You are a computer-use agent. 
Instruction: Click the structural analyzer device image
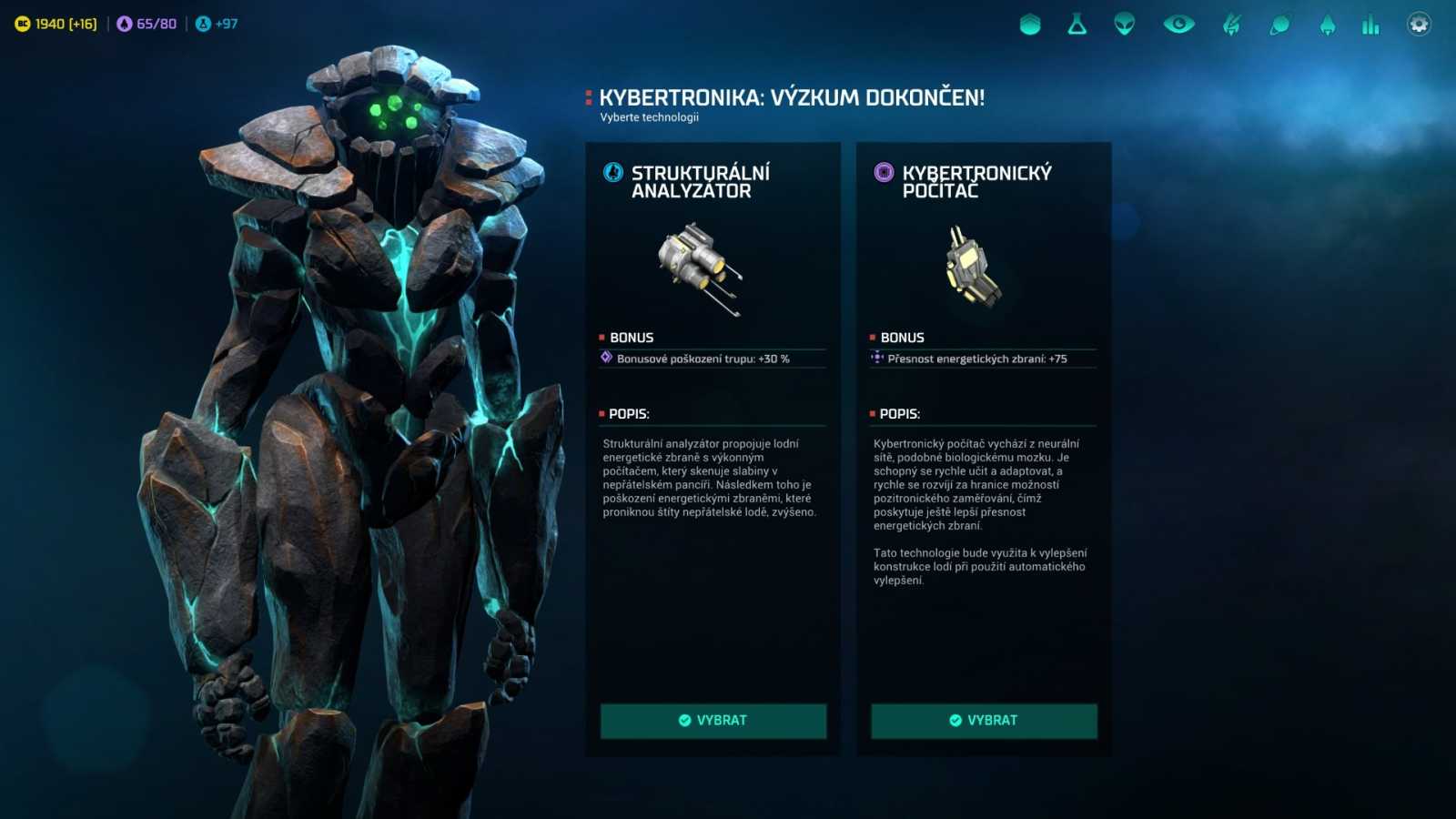701,268
